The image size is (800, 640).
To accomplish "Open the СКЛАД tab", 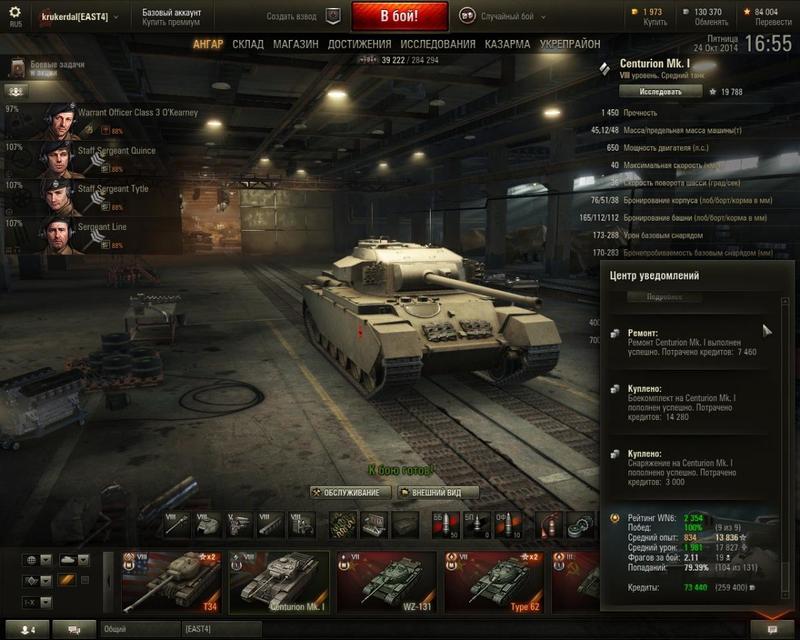I will click(248, 45).
